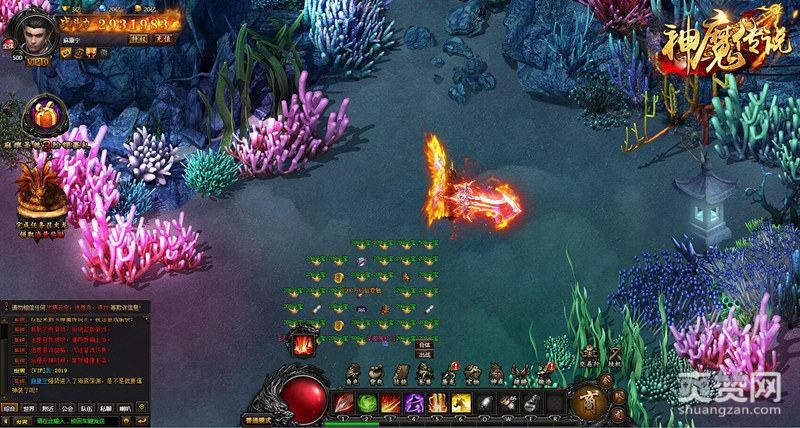Click the golden dragon statue quest icon
The height and width of the screenshot is (428, 800).
42,186
